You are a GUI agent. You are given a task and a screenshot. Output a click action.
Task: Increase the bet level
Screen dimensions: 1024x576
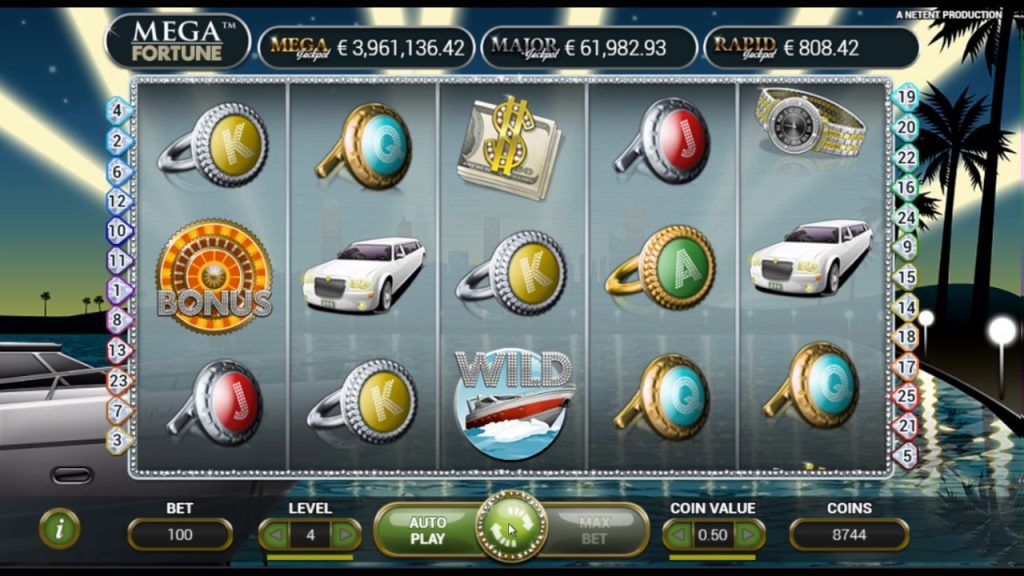click(346, 535)
